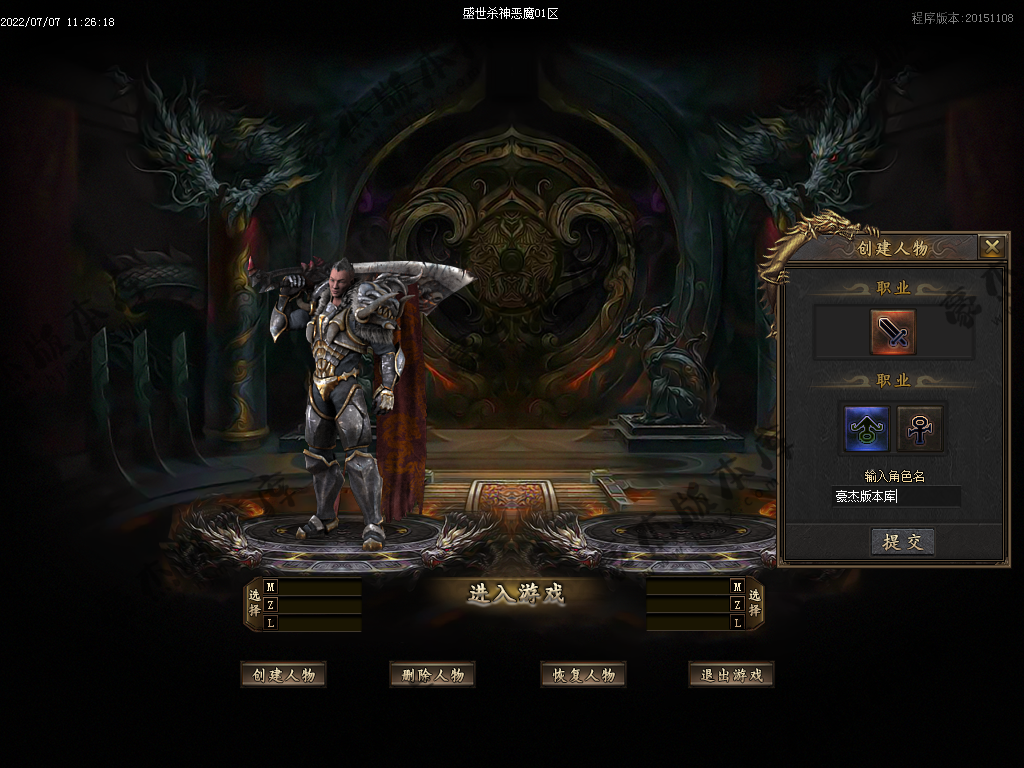Submit with the 提交 button

pos(903,542)
